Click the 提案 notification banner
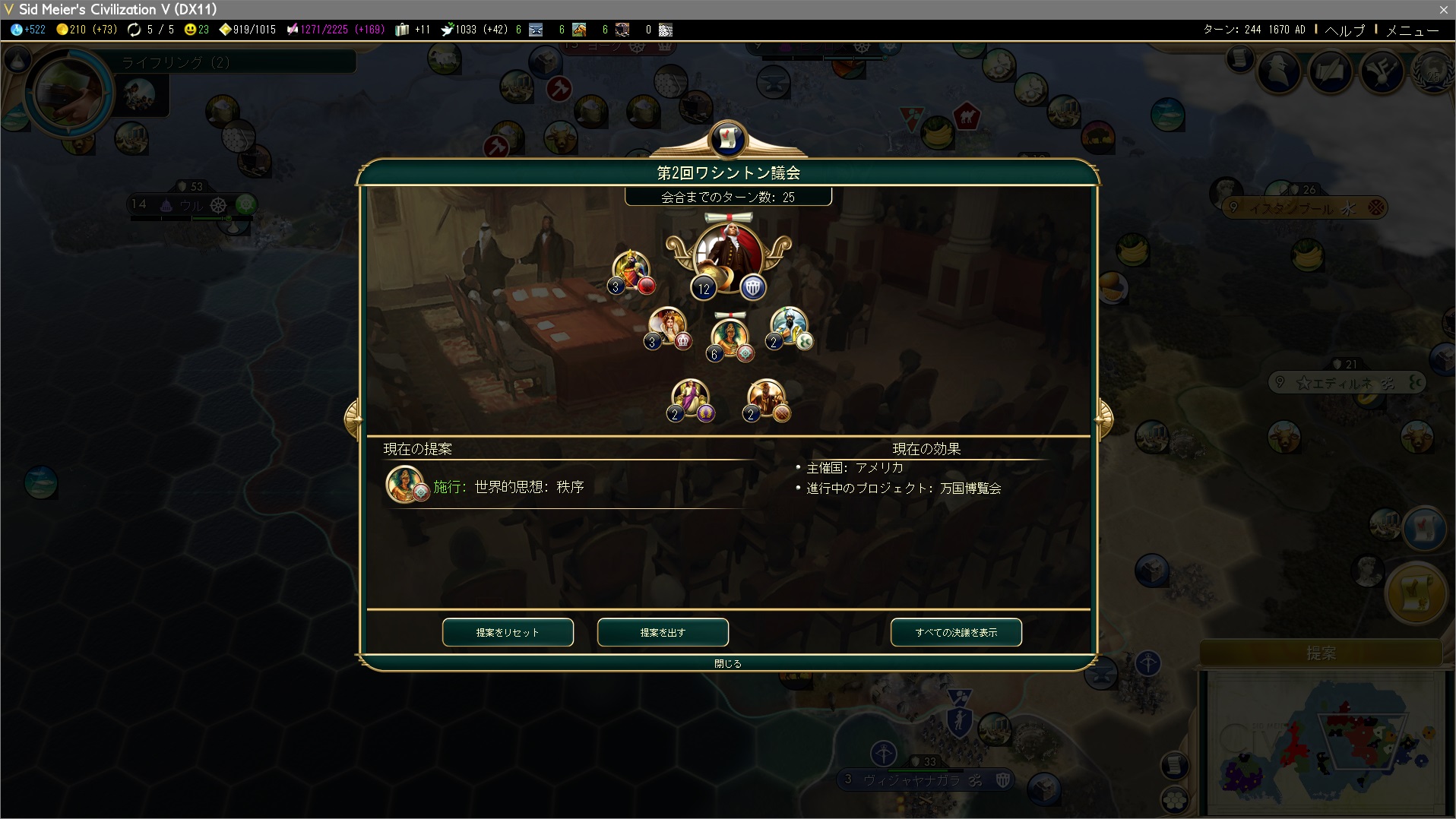1456x819 pixels. tap(1321, 653)
